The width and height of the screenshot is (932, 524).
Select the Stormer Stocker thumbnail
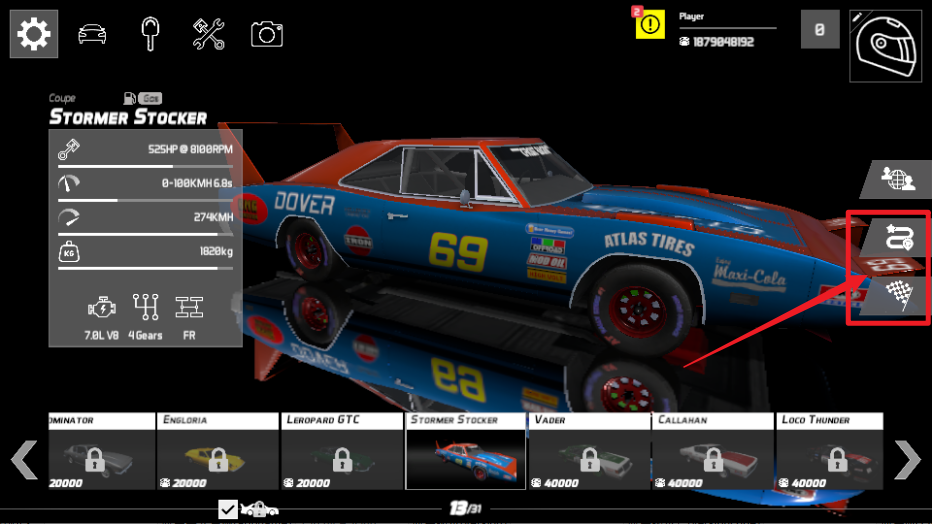click(x=466, y=451)
